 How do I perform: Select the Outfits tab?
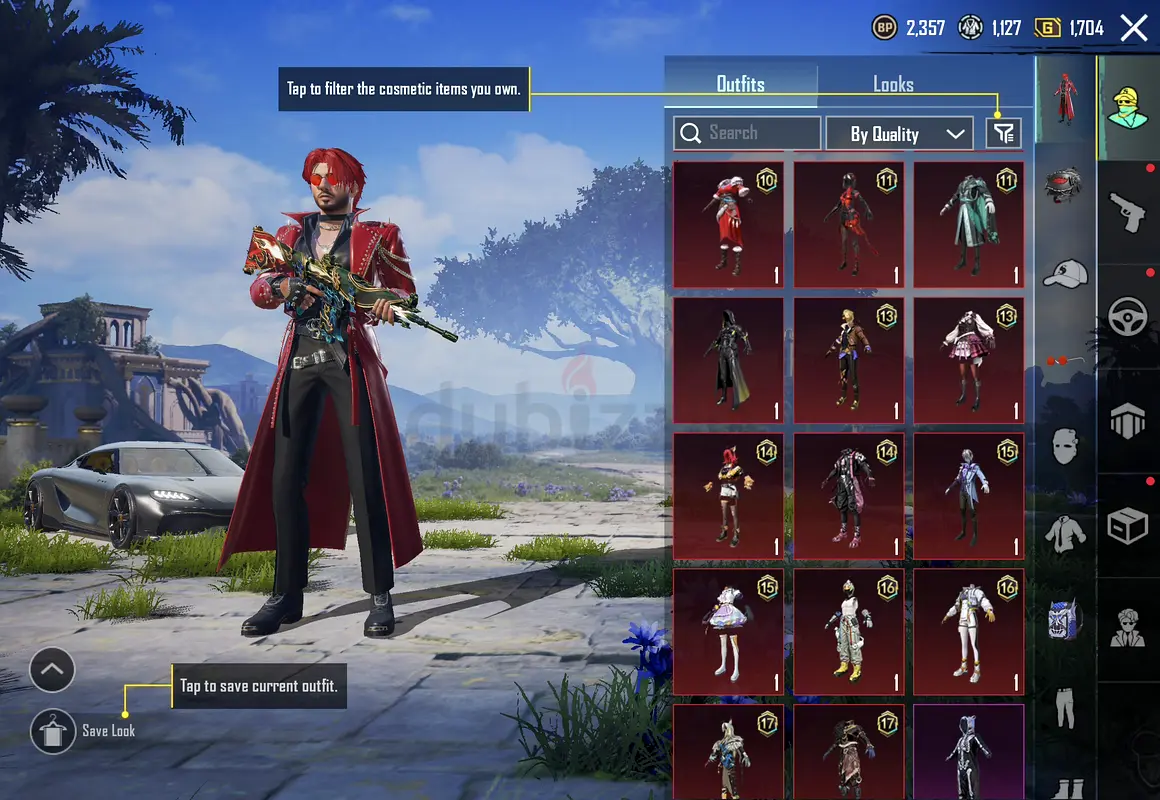(x=740, y=85)
